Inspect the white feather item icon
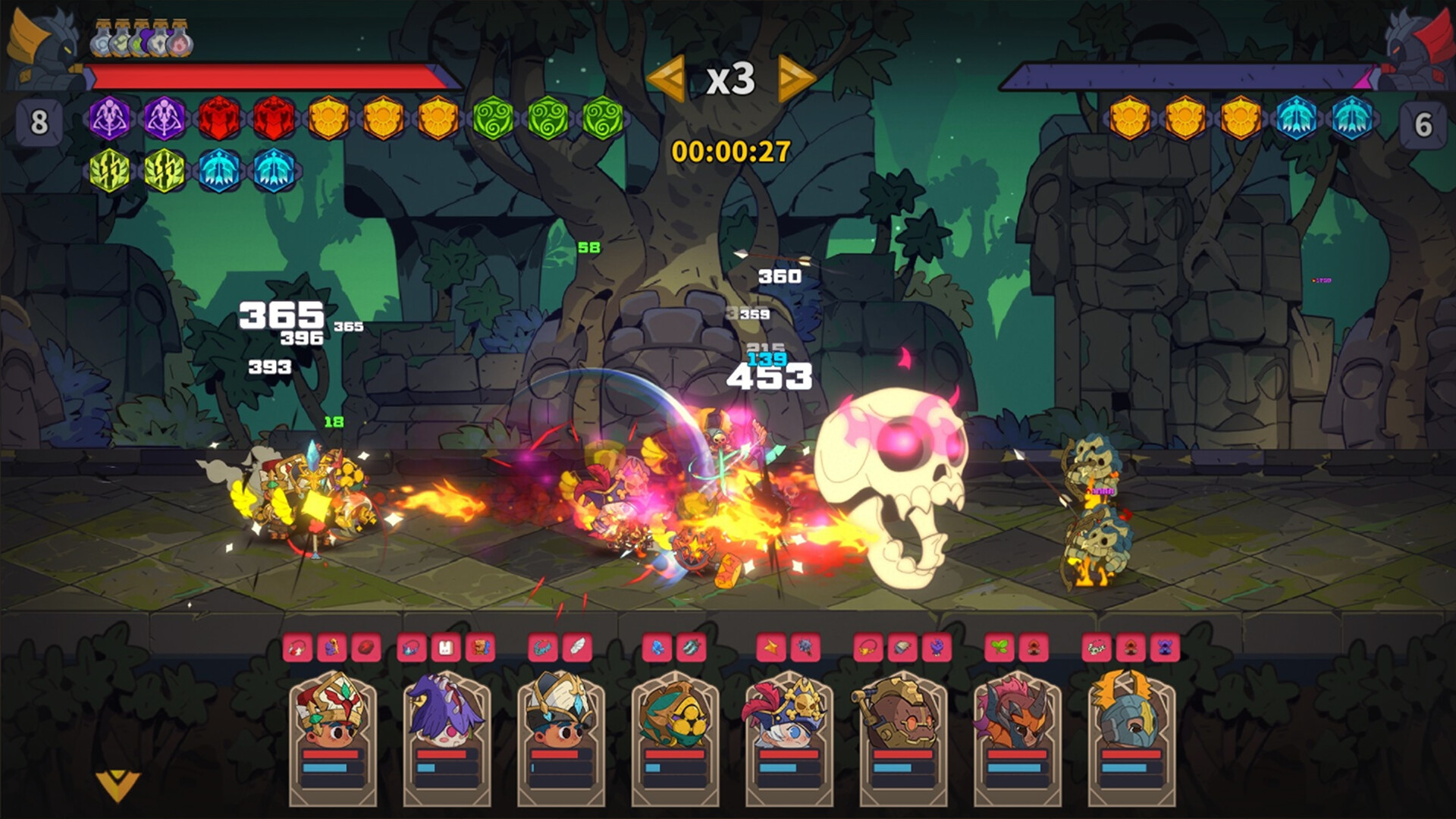 pos(577,648)
